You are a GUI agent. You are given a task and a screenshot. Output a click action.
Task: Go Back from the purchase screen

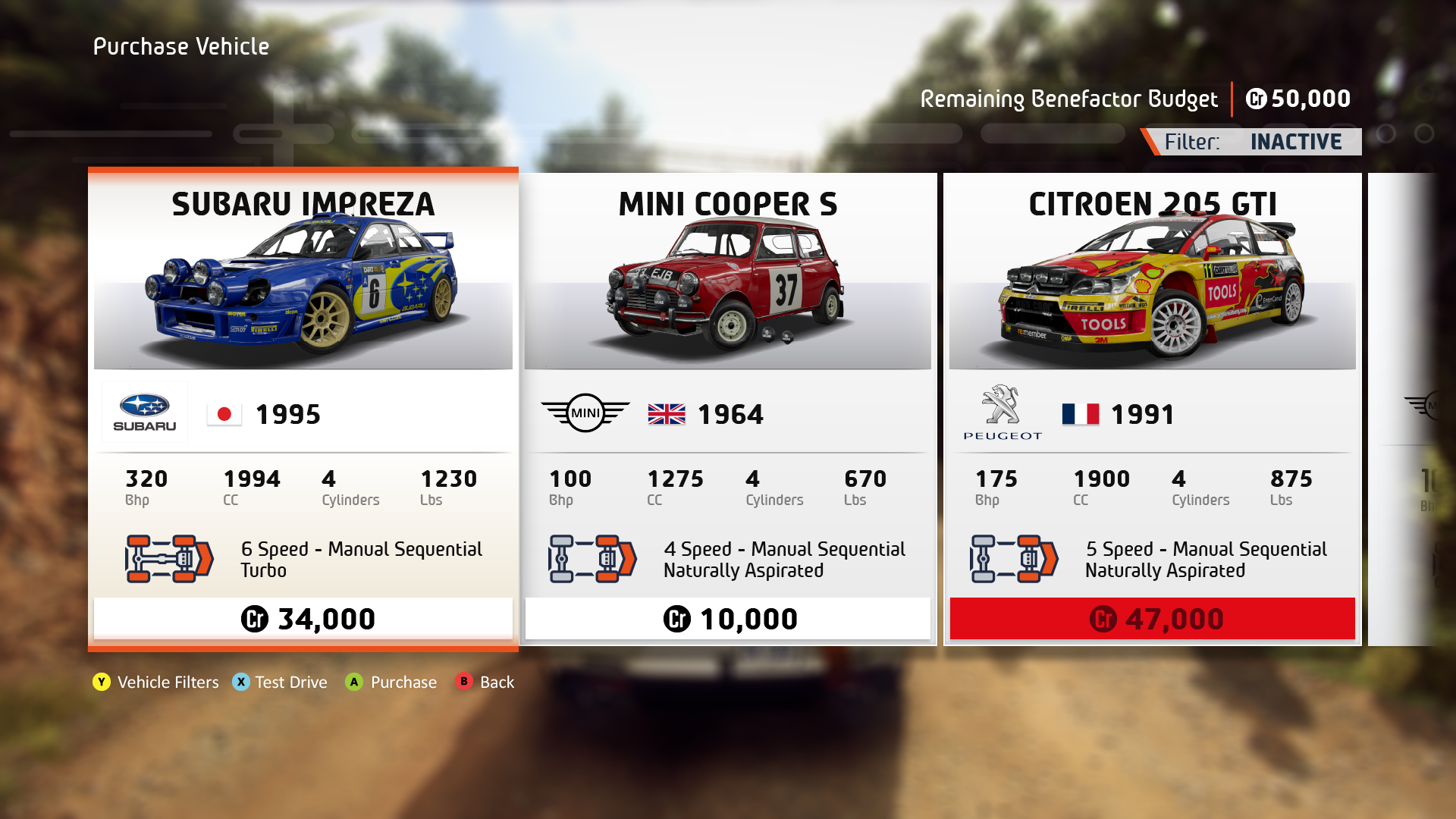pyautogui.click(x=485, y=682)
